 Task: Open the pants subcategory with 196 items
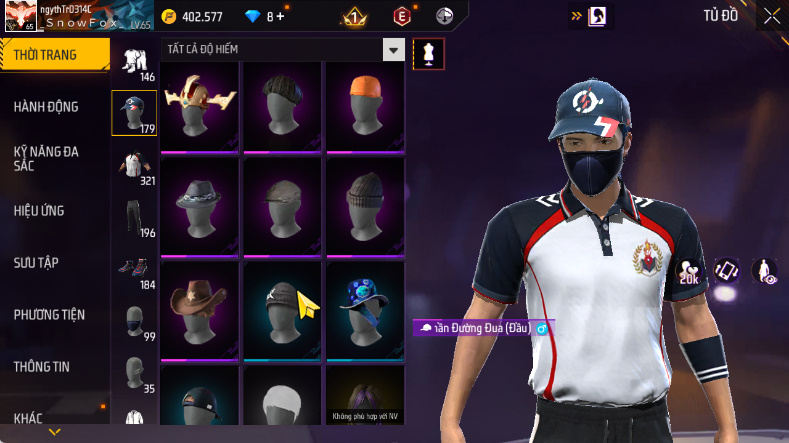(133, 217)
